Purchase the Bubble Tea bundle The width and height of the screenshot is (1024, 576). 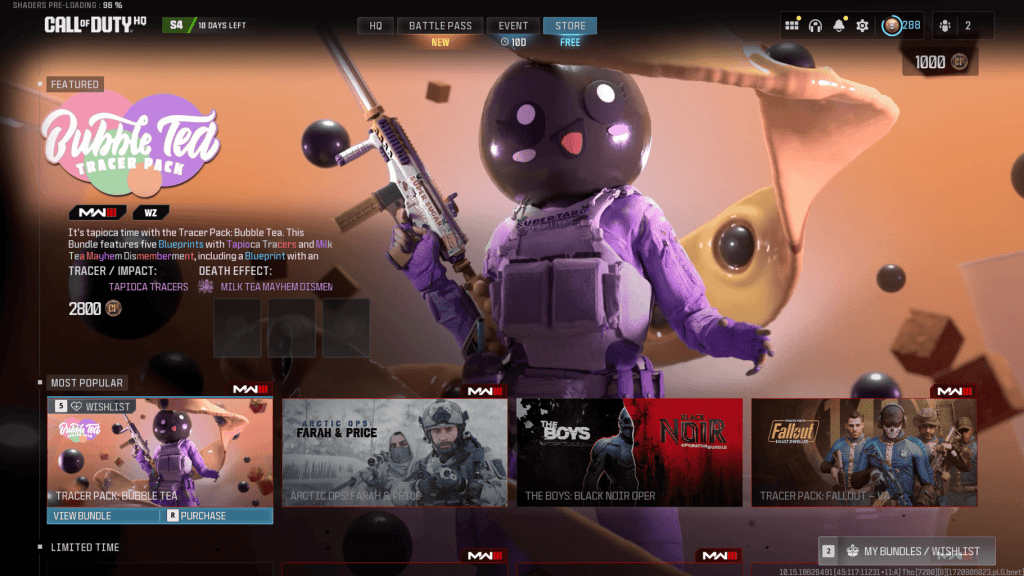(203, 516)
